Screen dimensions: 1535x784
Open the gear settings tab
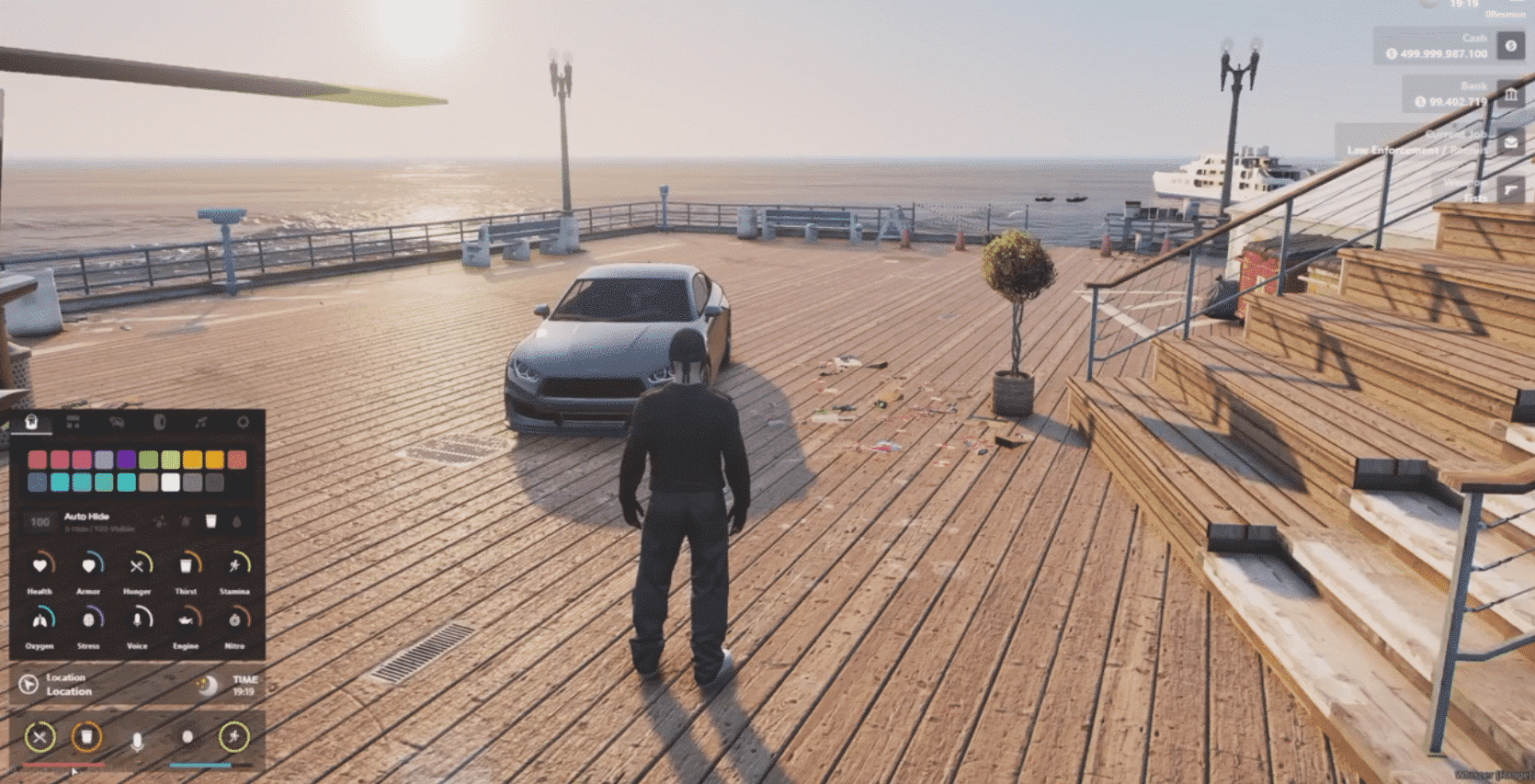(x=243, y=422)
